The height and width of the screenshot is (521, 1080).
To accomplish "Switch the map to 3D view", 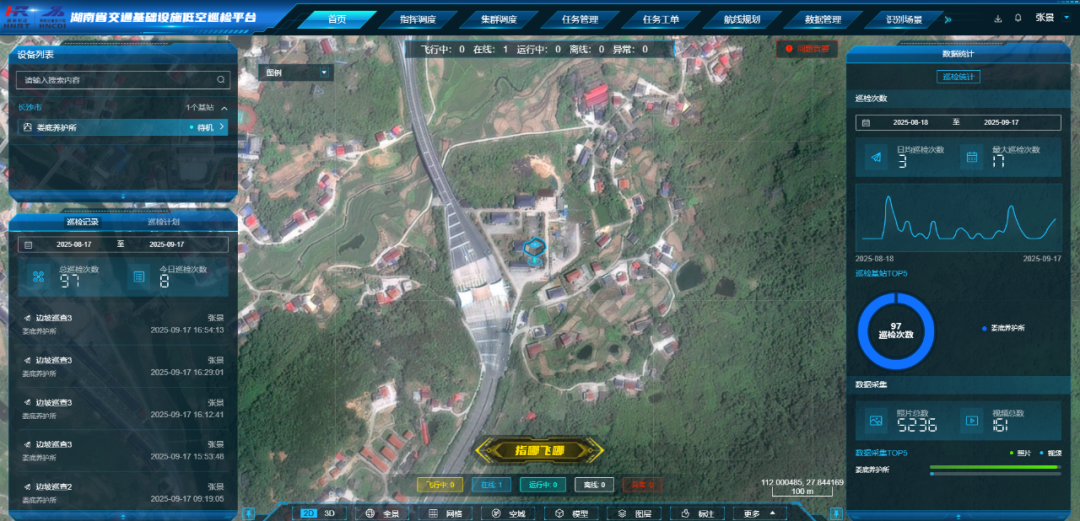I will click(330, 513).
